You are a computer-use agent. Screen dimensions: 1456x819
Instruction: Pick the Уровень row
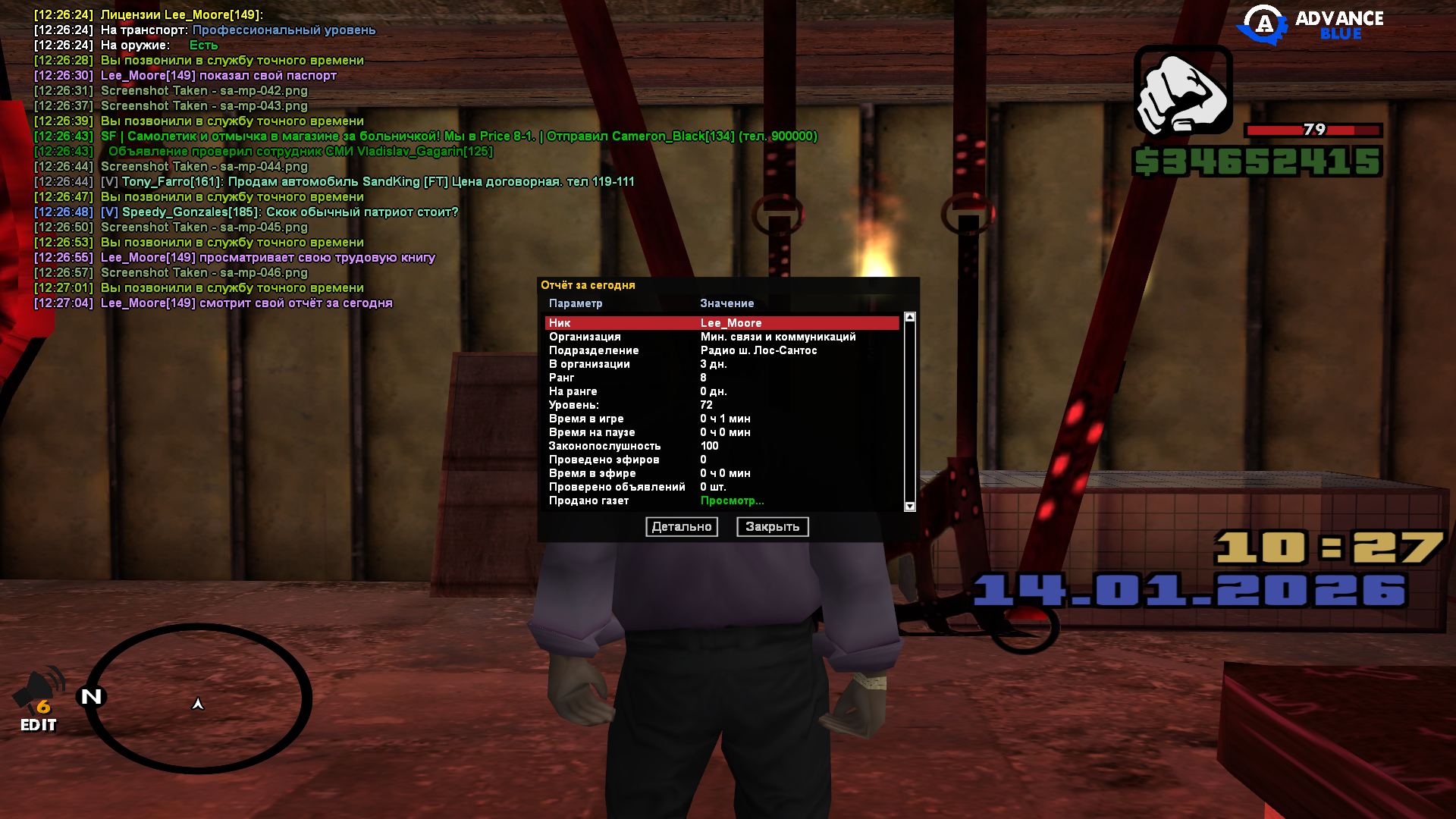point(720,405)
